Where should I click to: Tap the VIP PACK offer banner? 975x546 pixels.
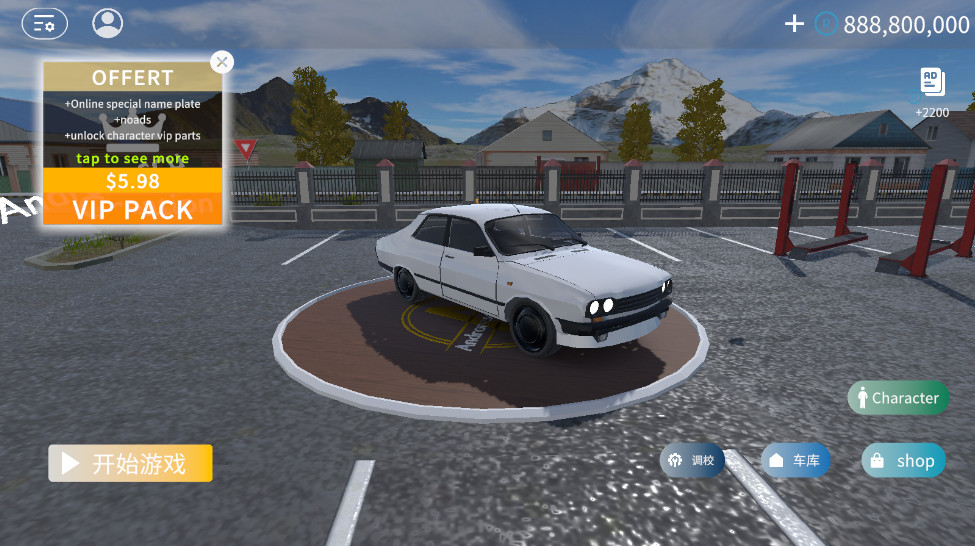(x=132, y=197)
